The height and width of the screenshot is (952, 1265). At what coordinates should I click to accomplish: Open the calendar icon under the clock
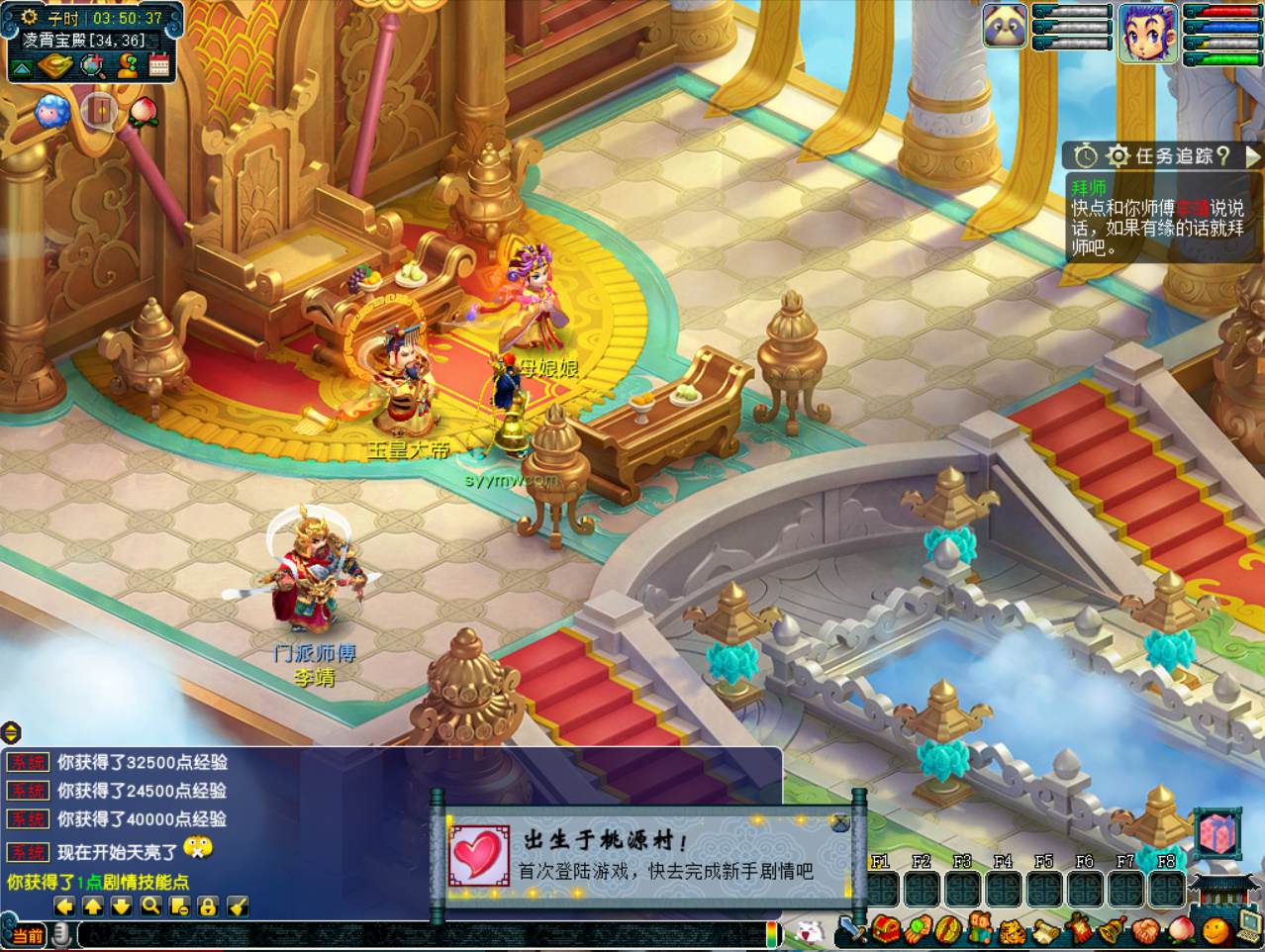click(159, 66)
